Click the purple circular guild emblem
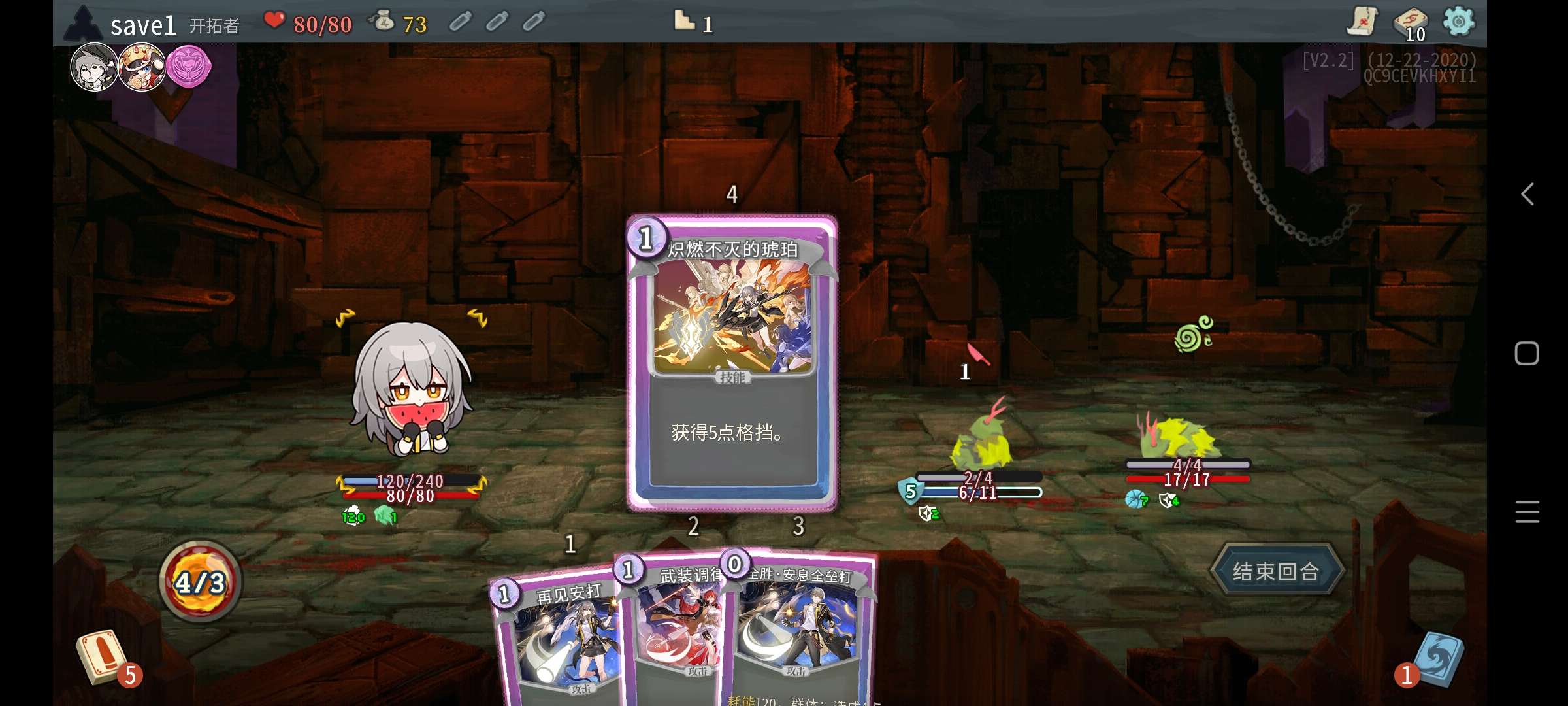The height and width of the screenshot is (706, 1568). pos(188,67)
